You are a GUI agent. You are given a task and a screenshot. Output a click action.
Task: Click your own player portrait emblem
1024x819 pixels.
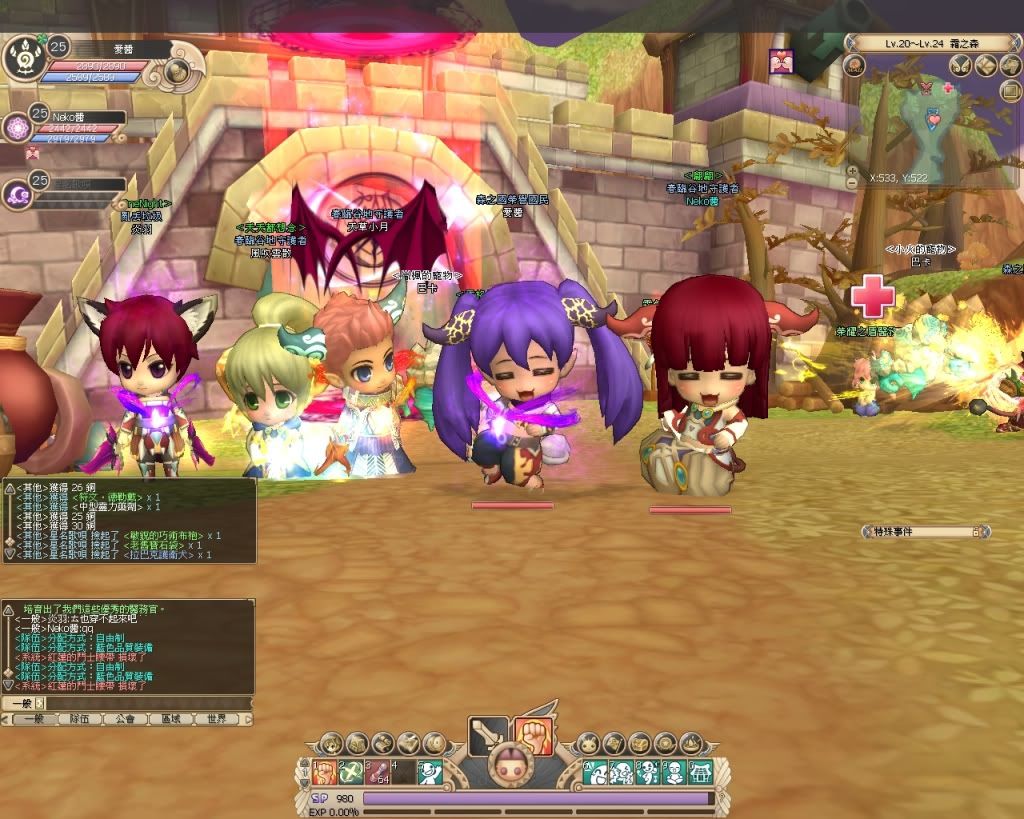[22, 61]
